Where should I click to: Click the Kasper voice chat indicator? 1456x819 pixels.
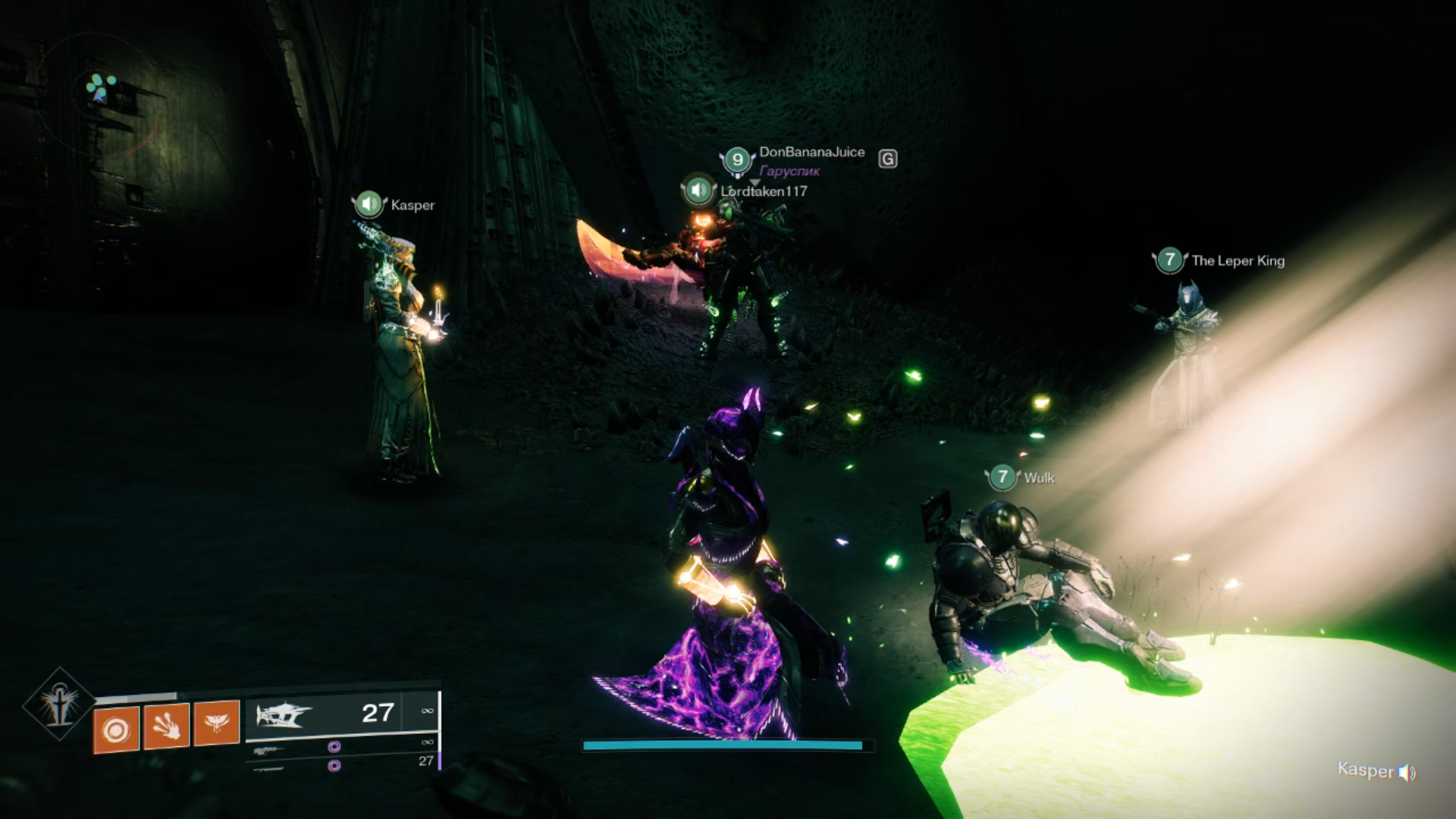point(1376,771)
